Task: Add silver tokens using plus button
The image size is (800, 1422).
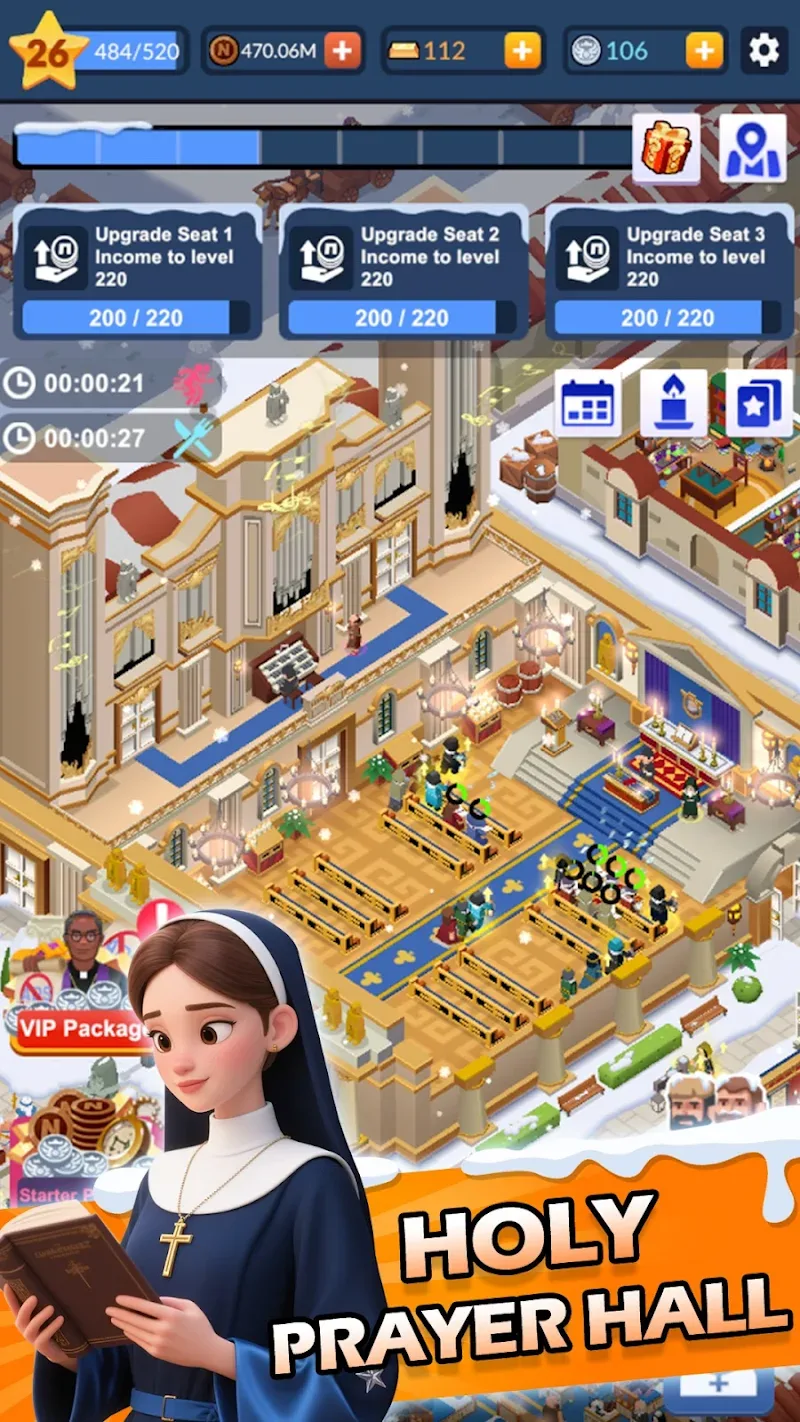Action: tap(703, 50)
